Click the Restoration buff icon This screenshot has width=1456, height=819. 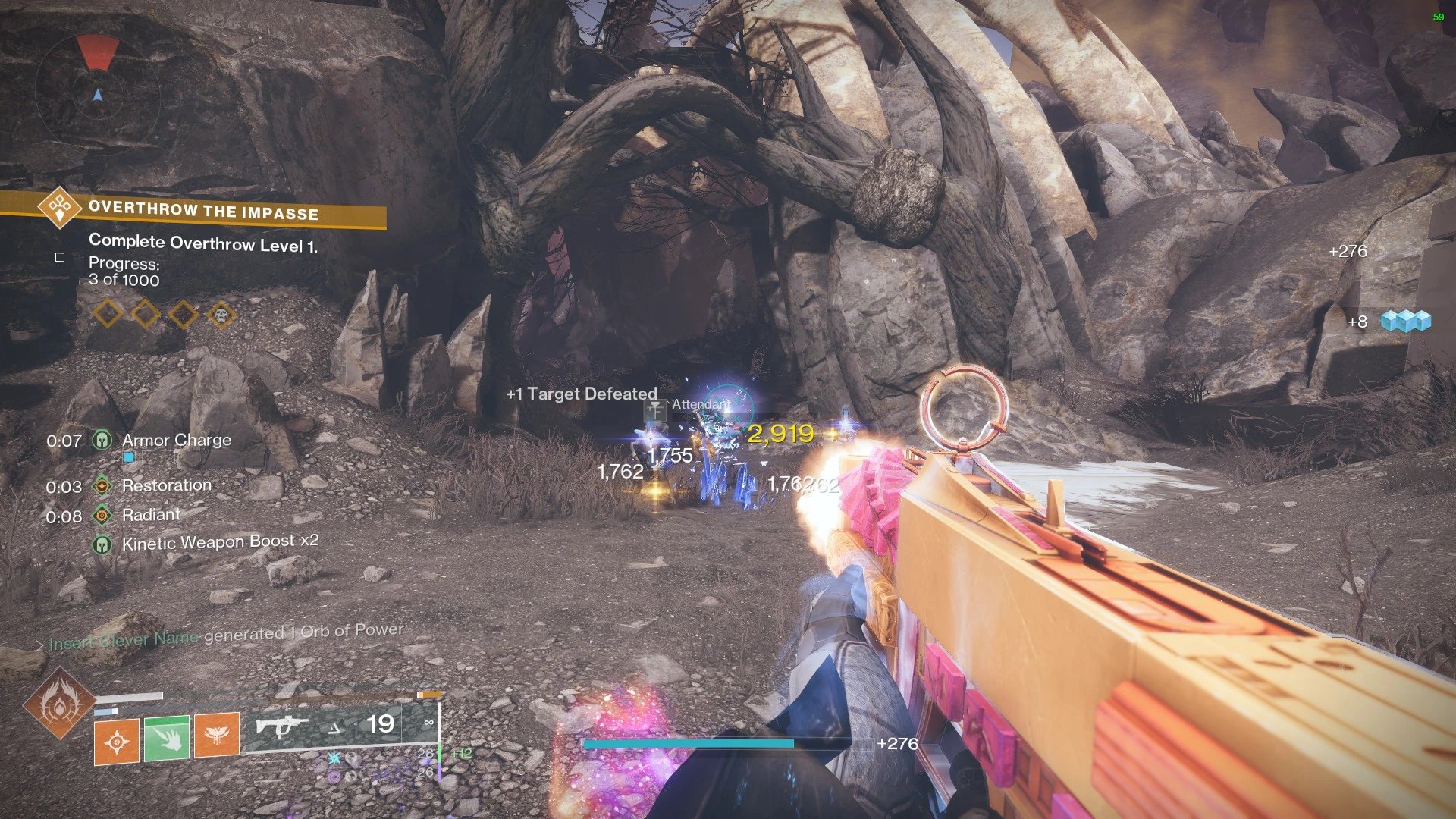pyautogui.click(x=102, y=486)
